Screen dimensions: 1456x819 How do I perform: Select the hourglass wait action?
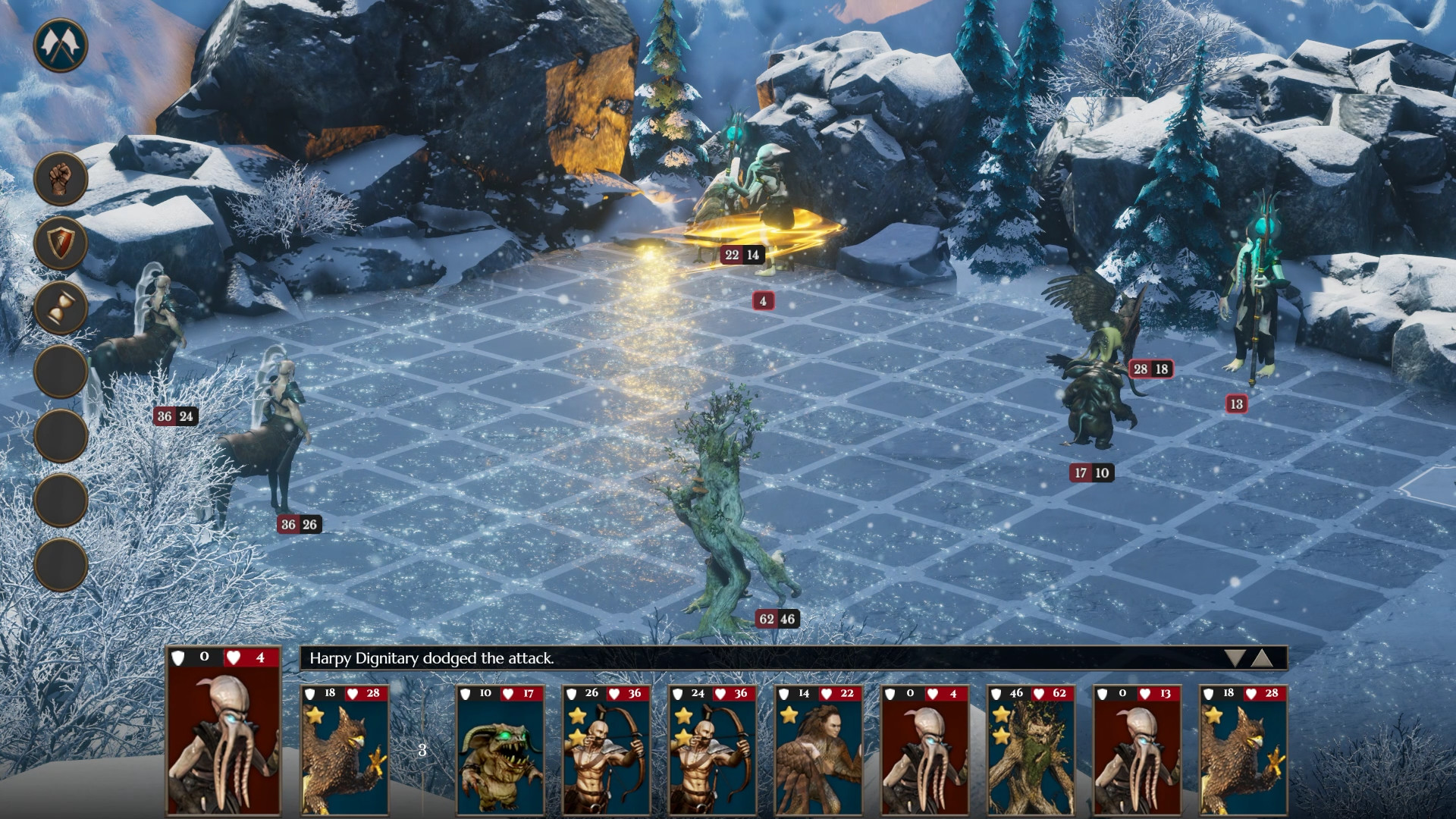tap(61, 308)
